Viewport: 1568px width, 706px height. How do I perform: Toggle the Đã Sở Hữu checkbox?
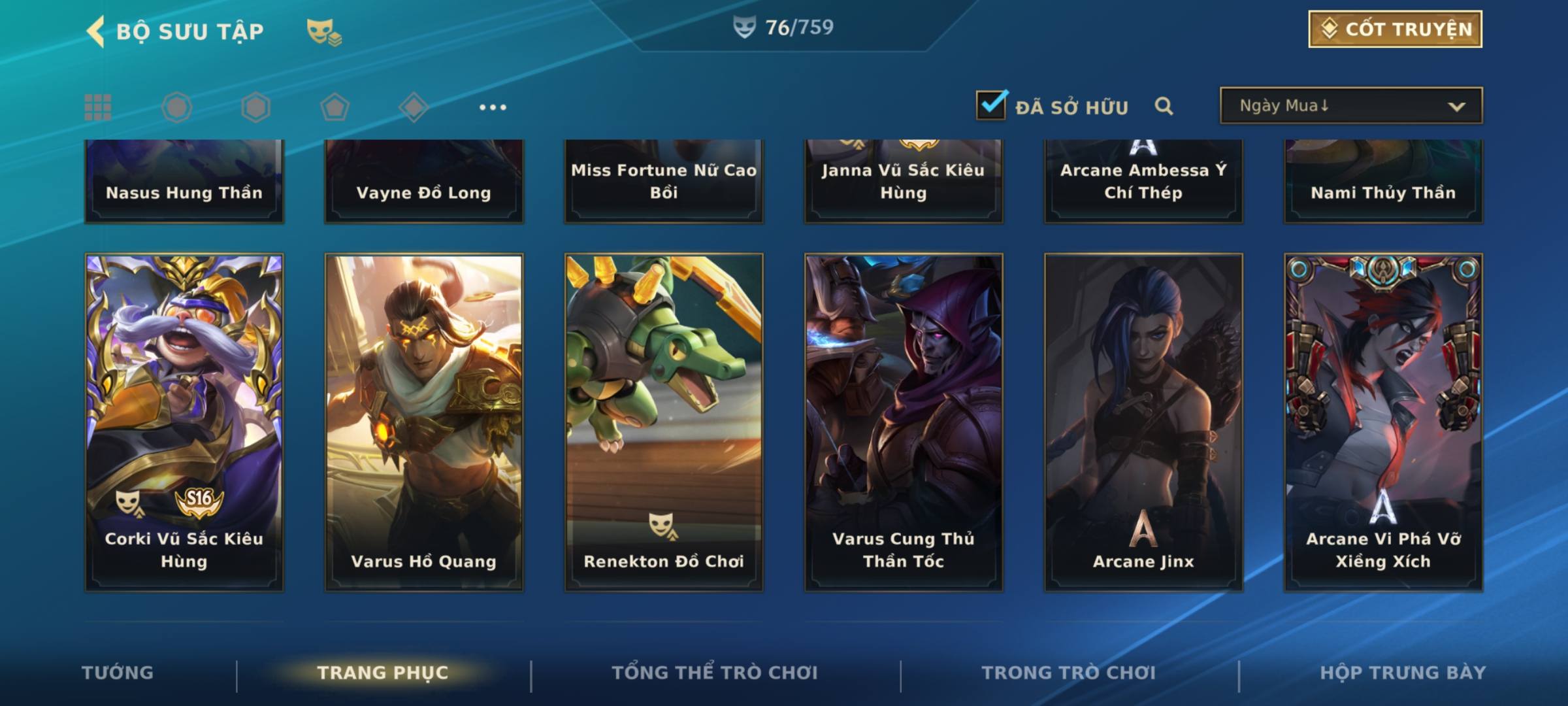(991, 105)
